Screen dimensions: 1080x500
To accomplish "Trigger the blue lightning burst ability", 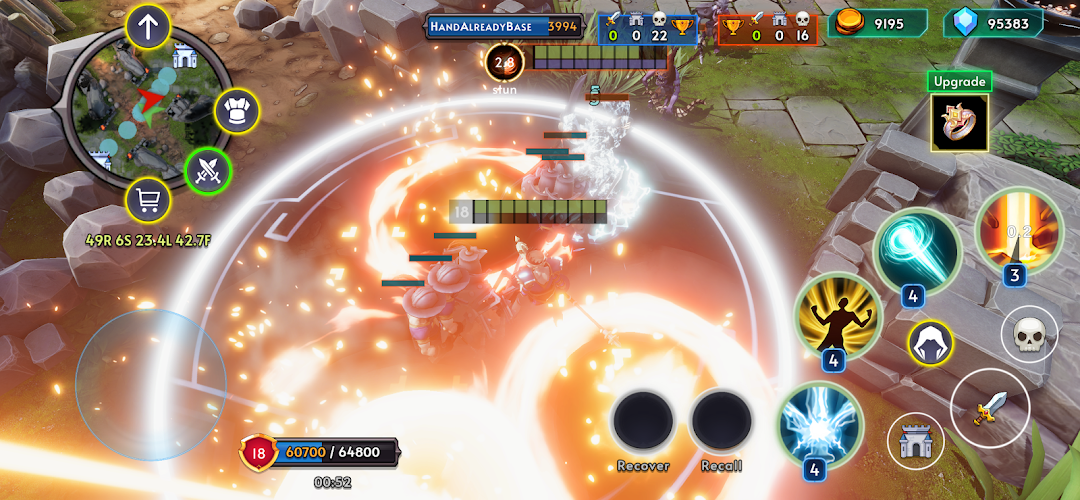I will [x=819, y=424].
